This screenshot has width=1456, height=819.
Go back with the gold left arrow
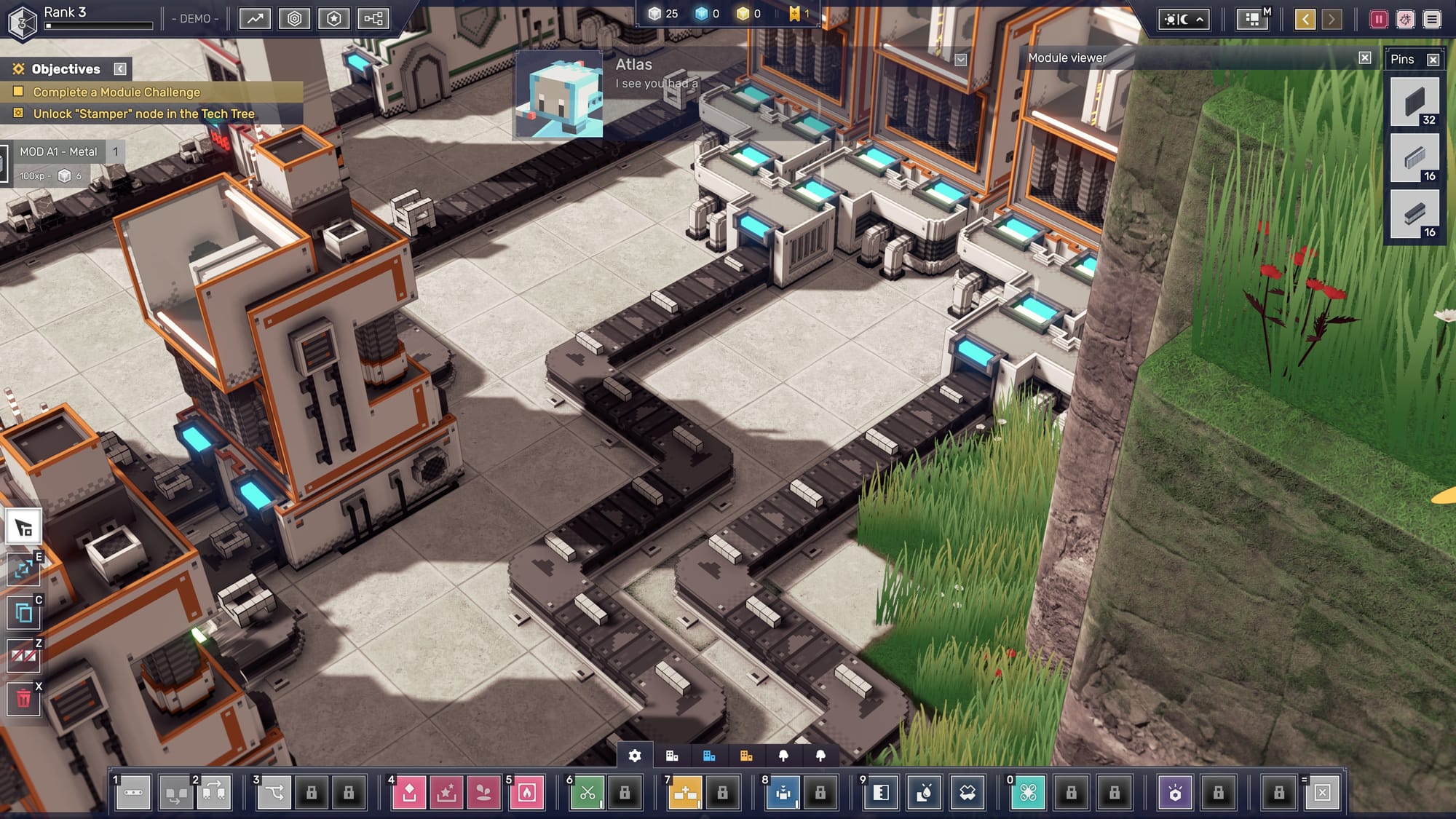[x=1305, y=20]
